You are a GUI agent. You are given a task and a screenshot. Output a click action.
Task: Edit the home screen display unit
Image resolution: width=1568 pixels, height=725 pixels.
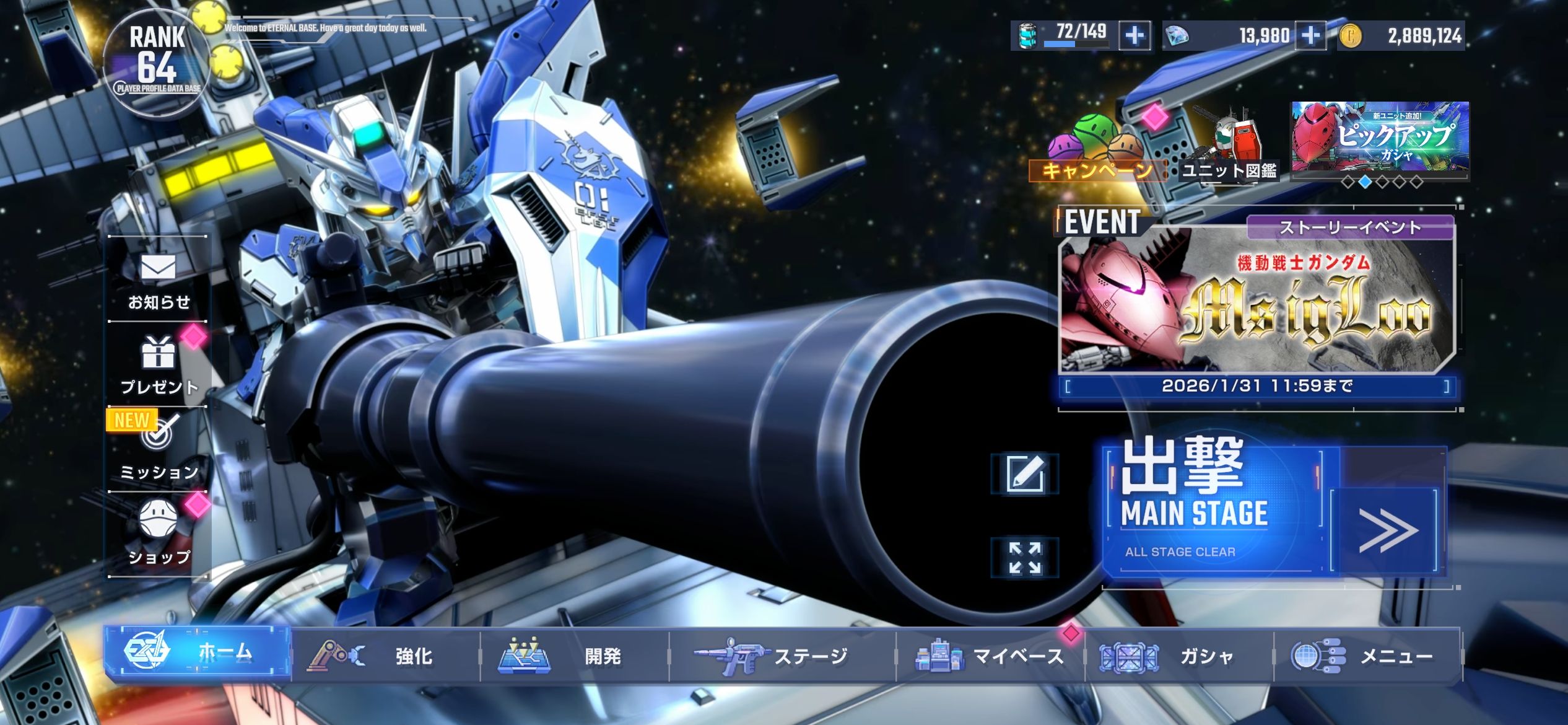point(1025,474)
